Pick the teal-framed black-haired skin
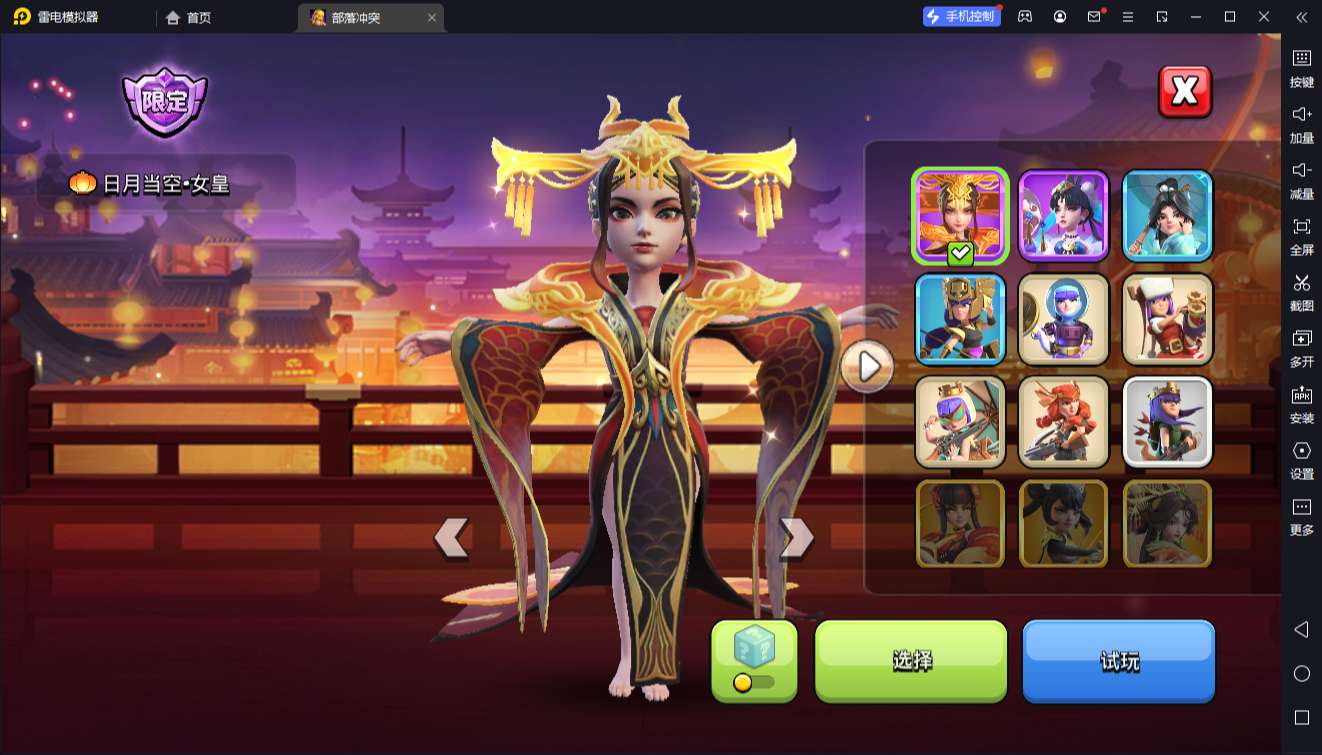The width and height of the screenshot is (1322, 755). click(1167, 216)
